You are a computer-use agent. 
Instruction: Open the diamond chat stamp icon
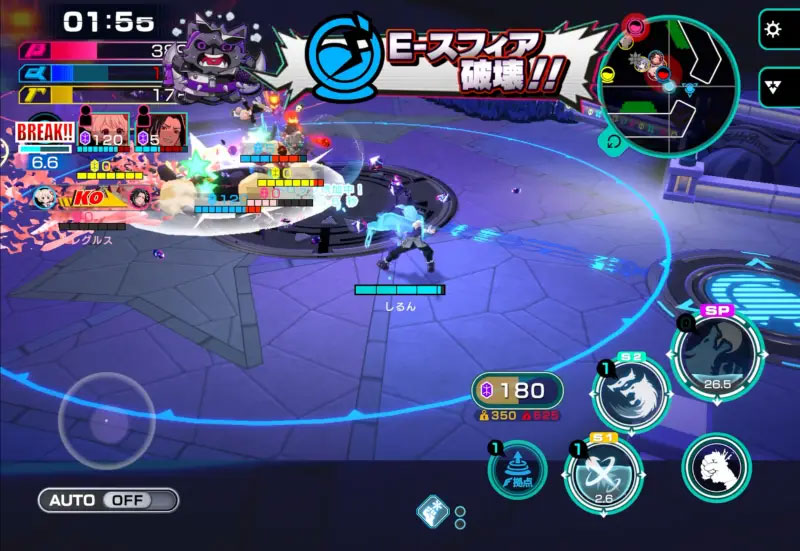pos(430,511)
